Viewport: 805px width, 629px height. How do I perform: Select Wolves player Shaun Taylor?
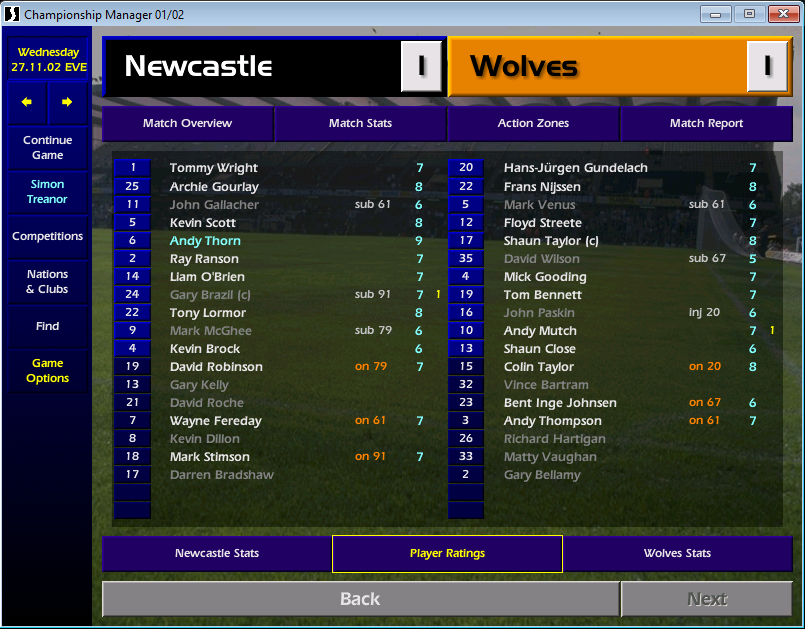(x=550, y=241)
